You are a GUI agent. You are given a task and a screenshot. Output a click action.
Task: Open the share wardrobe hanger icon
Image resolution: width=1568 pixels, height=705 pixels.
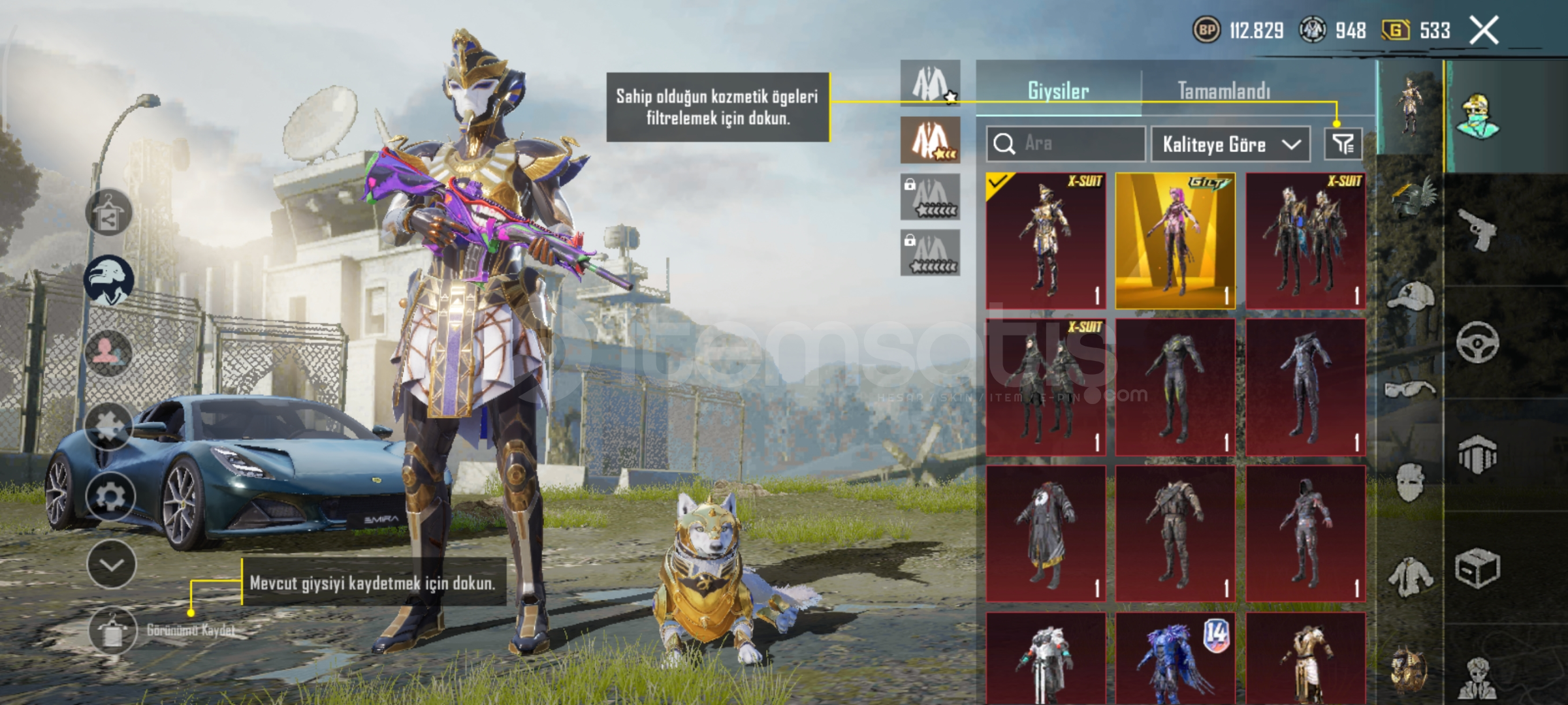coord(108,213)
